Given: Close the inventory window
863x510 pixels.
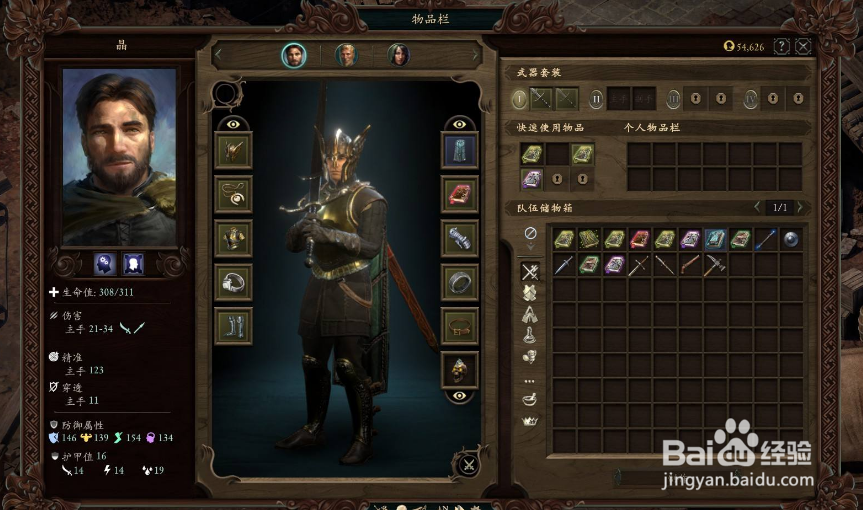Looking at the screenshot, I should point(802,46).
